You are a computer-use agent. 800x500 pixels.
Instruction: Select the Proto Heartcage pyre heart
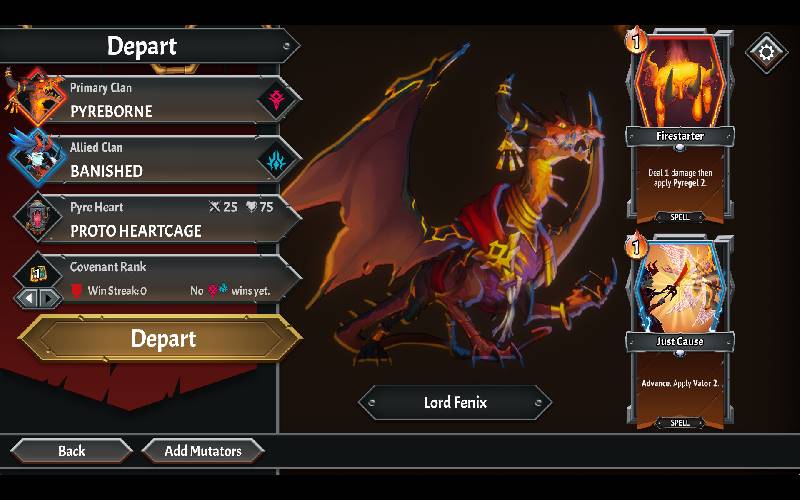160,219
